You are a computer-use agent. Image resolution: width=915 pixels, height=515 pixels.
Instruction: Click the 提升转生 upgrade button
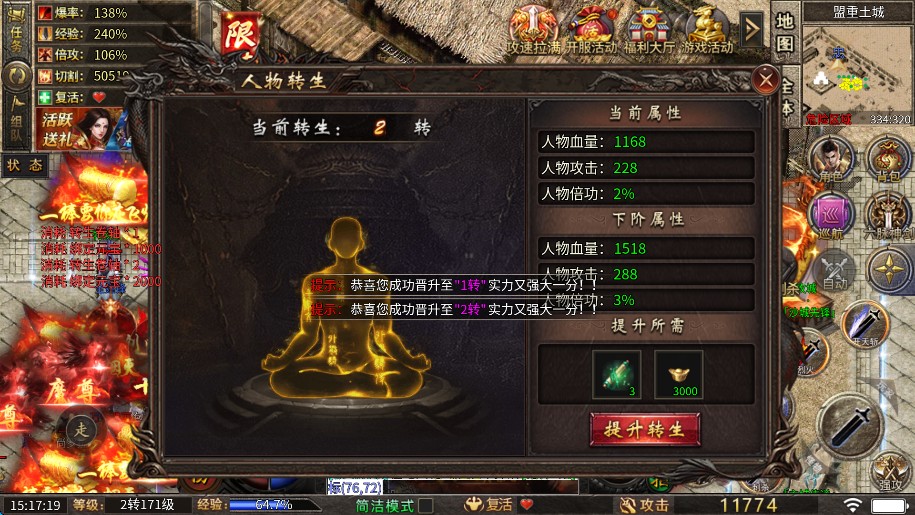tap(644, 430)
